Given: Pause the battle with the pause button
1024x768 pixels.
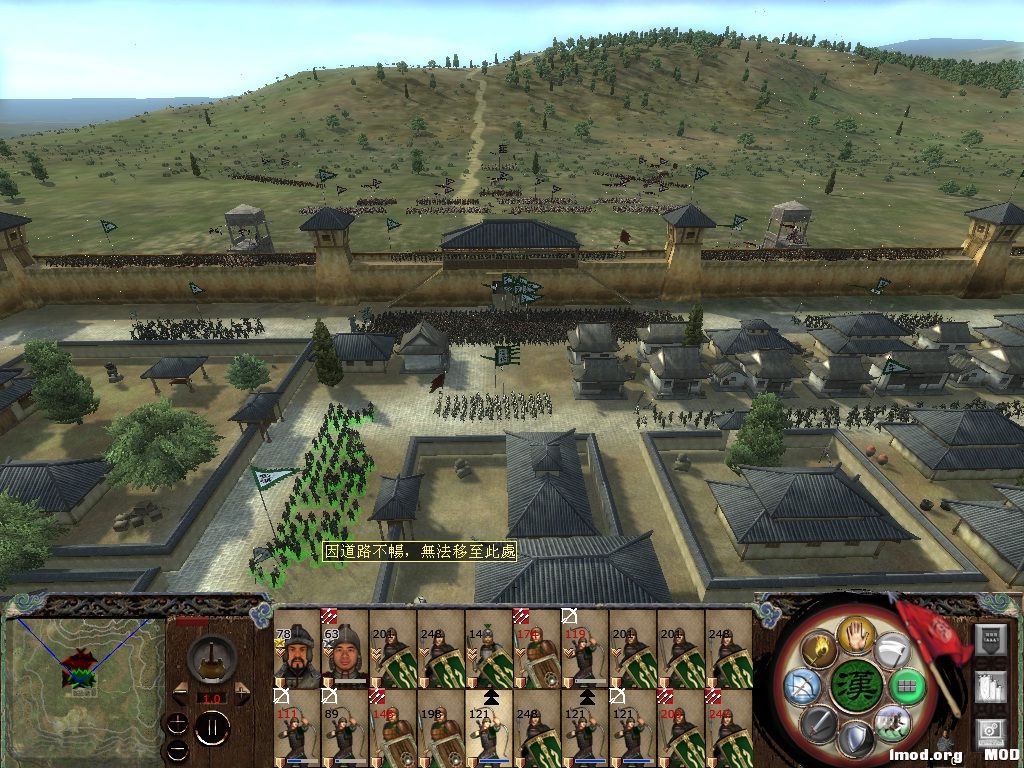Looking at the screenshot, I should (211, 729).
